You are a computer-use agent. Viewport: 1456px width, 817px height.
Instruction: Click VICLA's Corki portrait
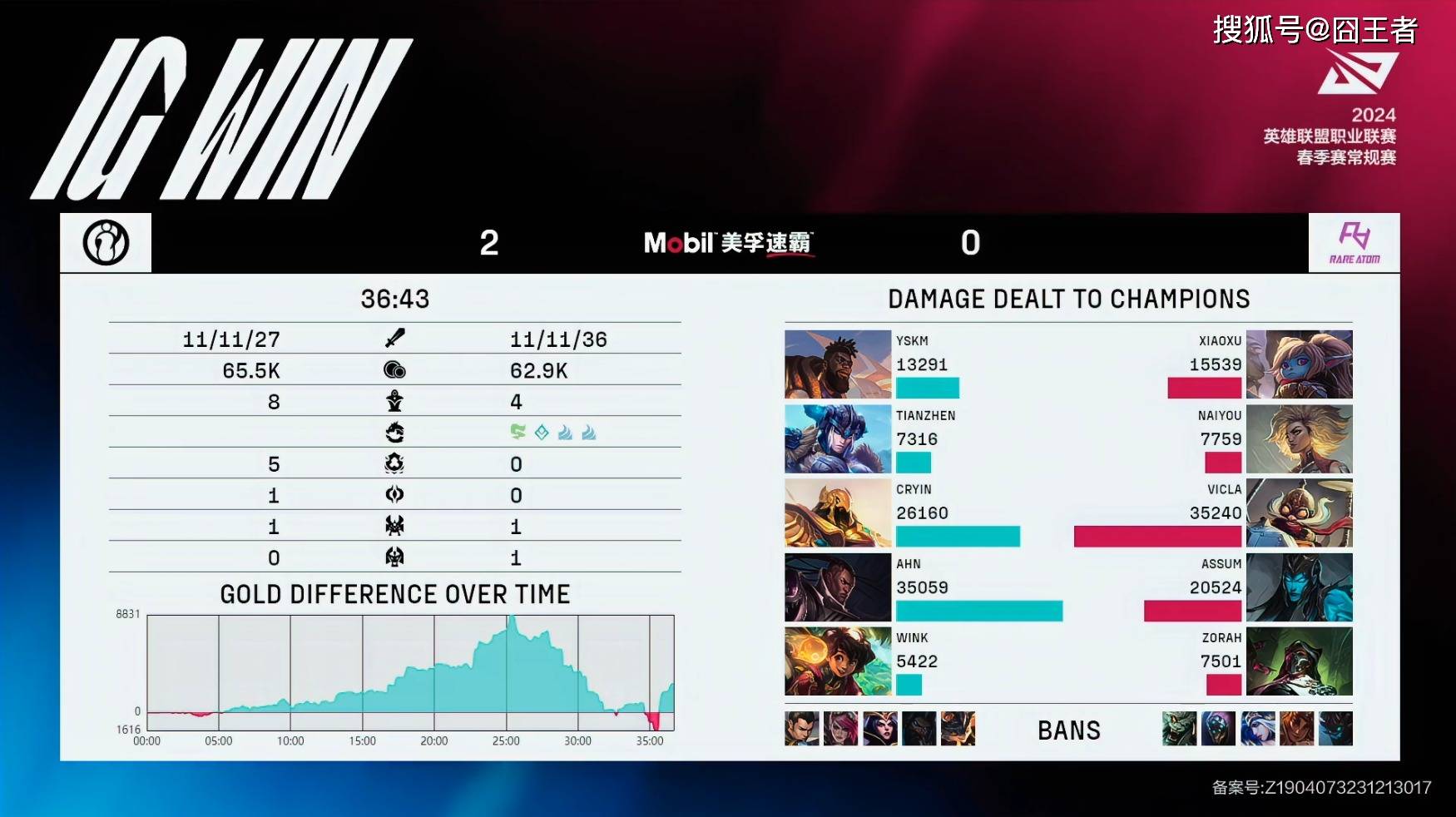[1299, 512]
